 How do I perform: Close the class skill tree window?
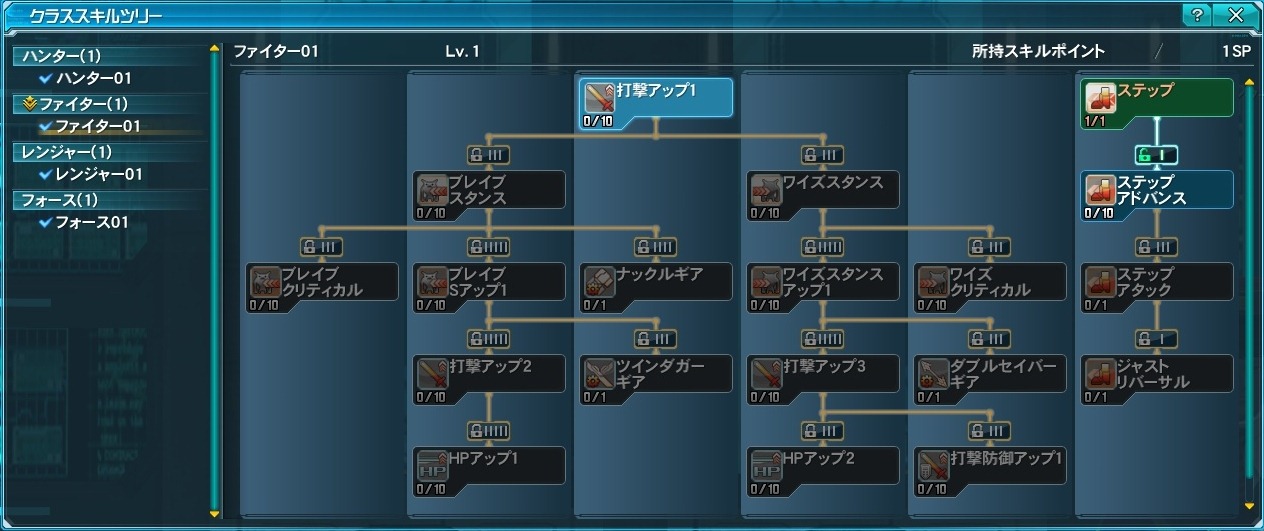click(1236, 15)
